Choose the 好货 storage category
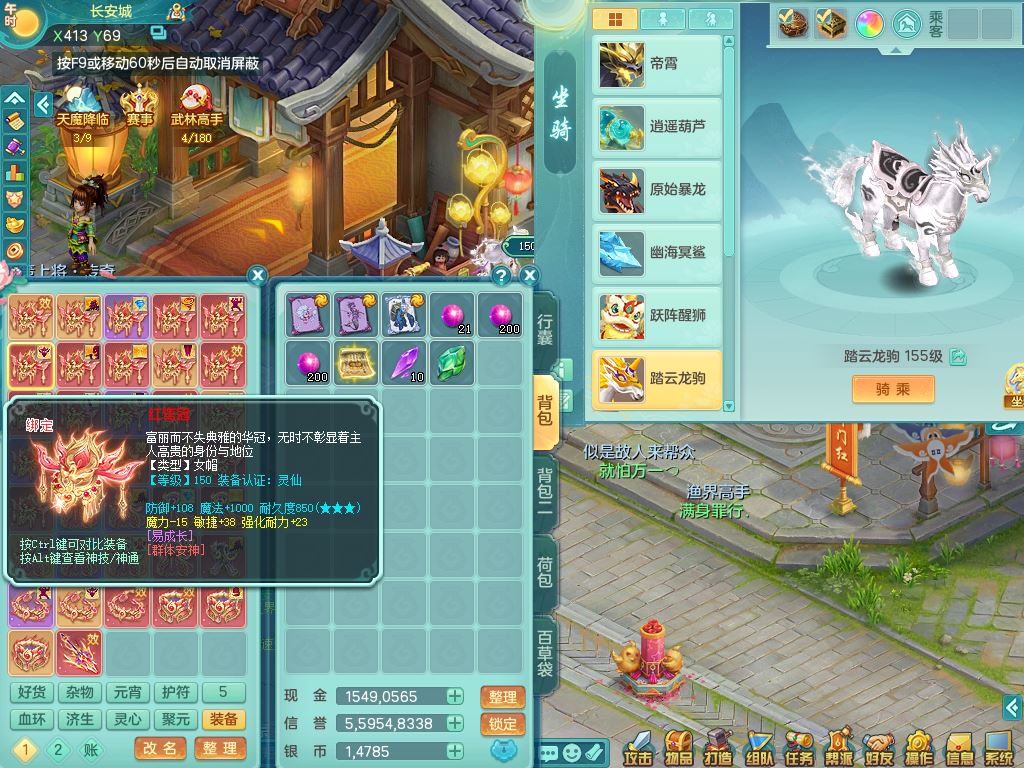The height and width of the screenshot is (768, 1024). coord(32,692)
